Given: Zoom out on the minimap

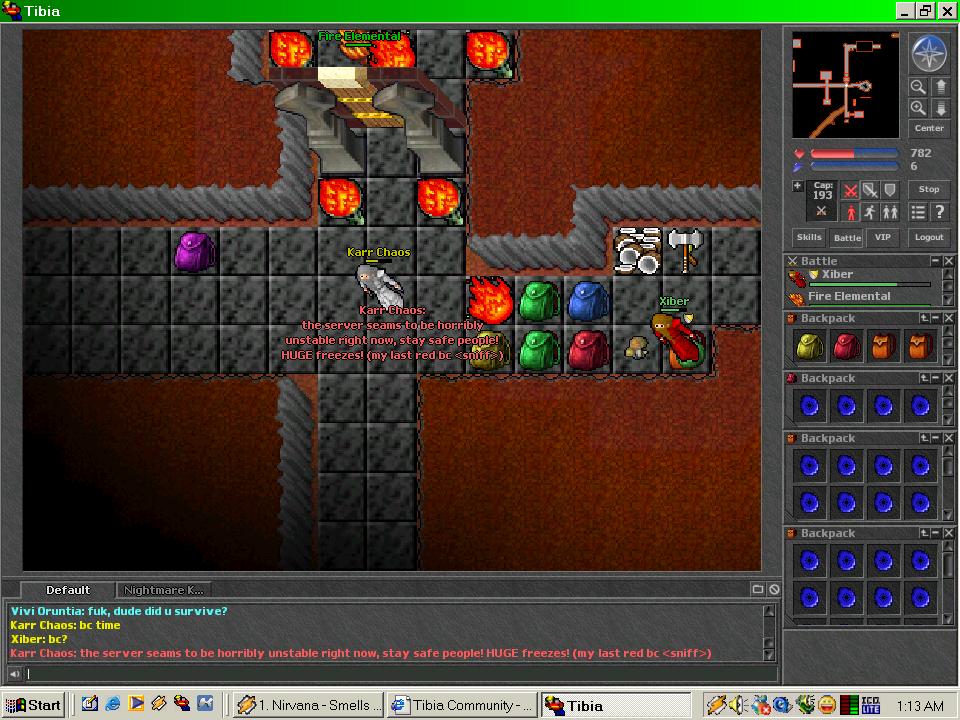Looking at the screenshot, I should (917, 87).
